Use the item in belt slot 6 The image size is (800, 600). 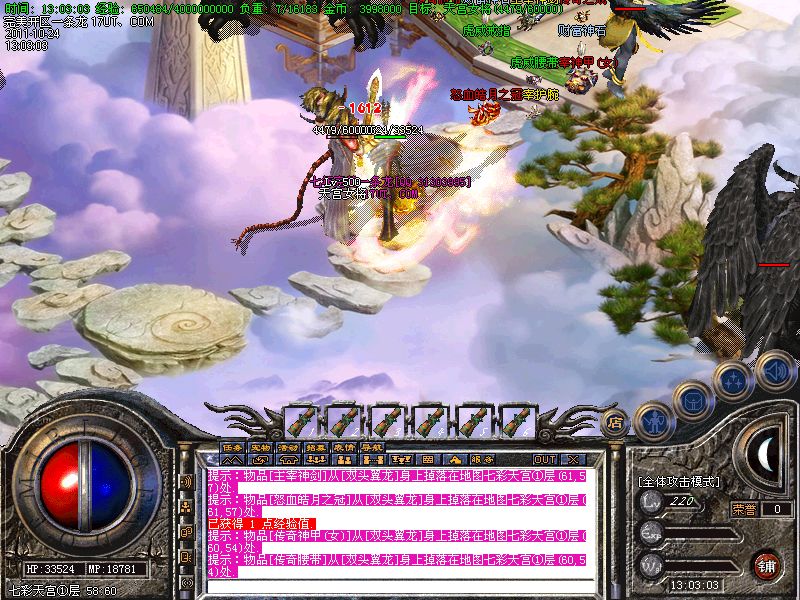click(516, 420)
